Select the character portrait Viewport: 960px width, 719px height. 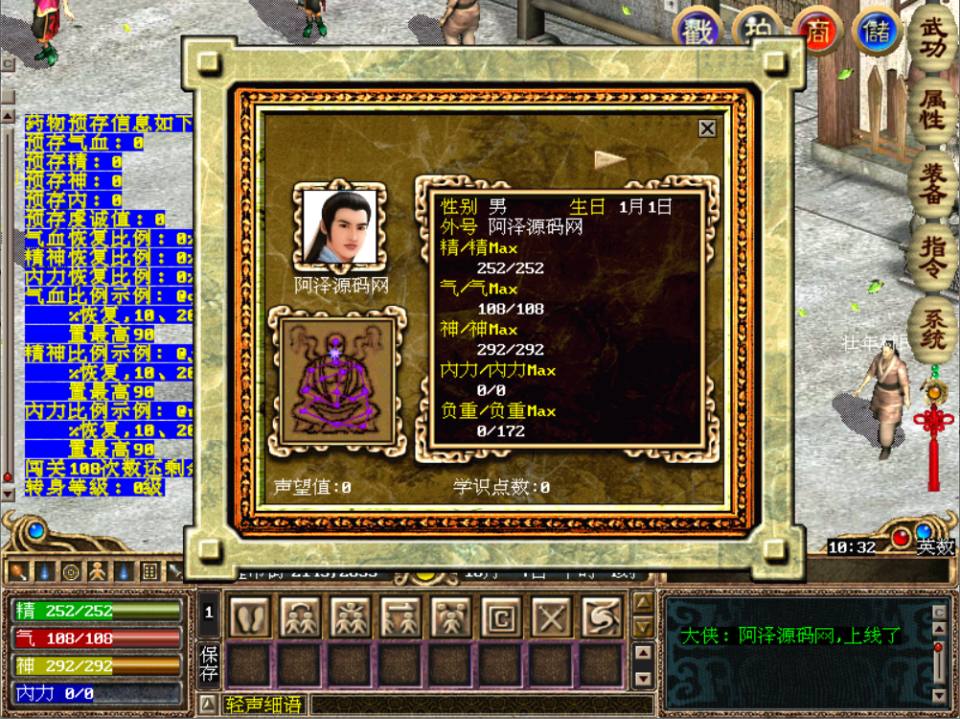(x=340, y=227)
